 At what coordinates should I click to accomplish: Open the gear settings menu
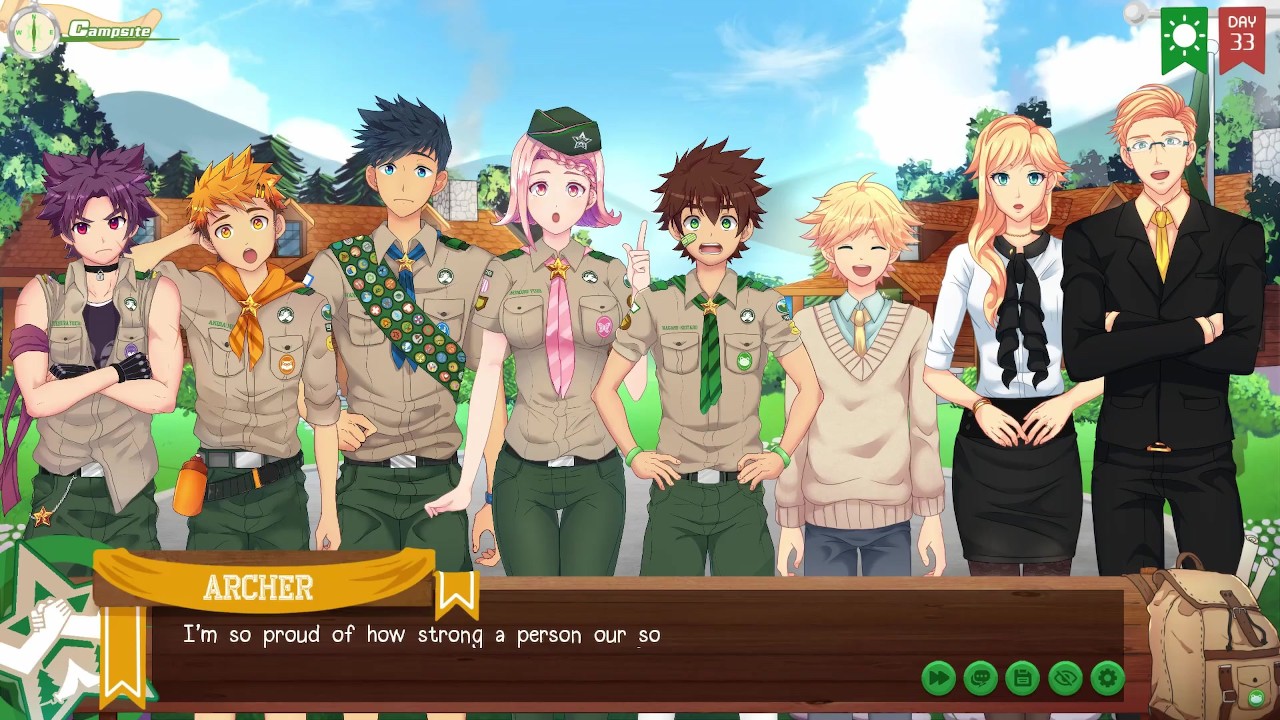click(x=1107, y=678)
